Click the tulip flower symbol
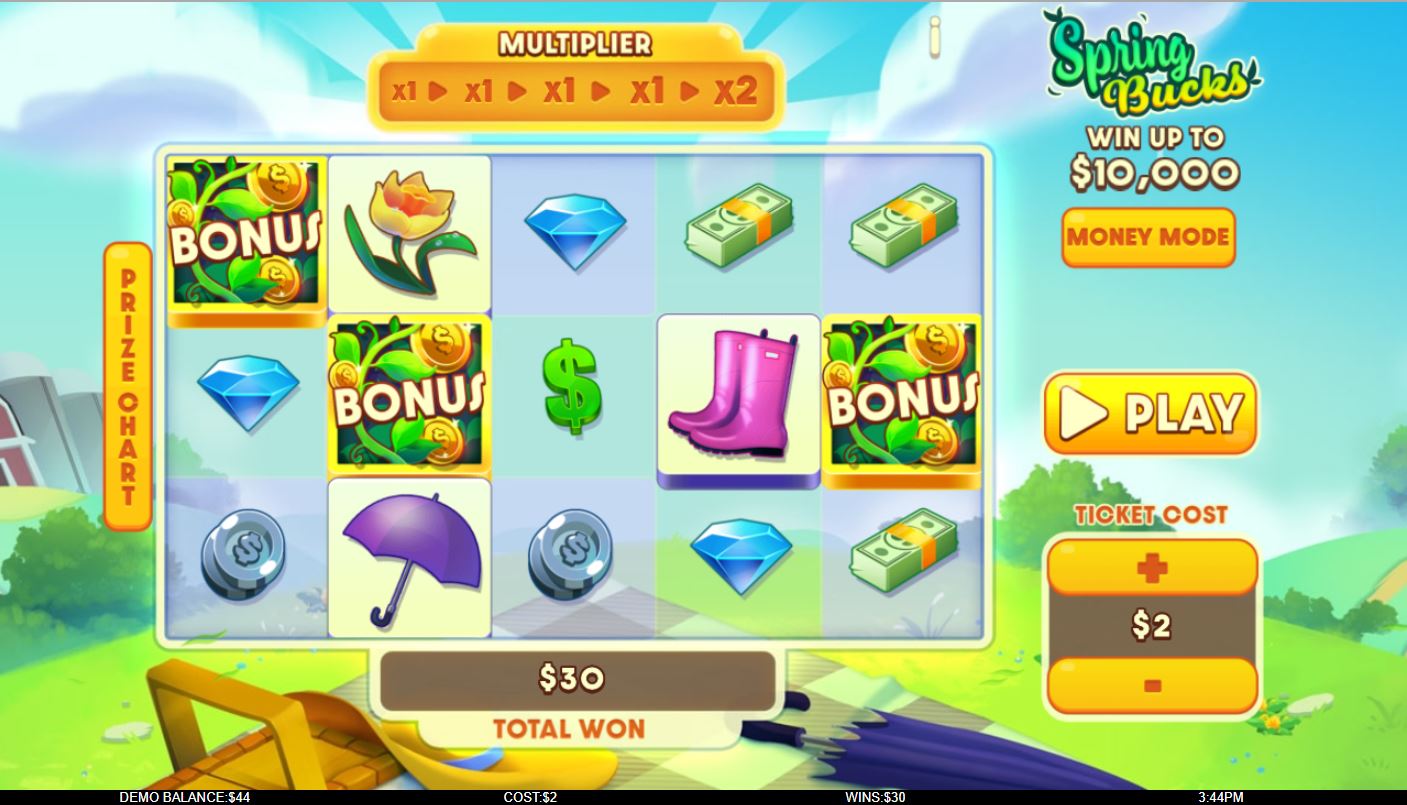Screen dimensions: 1407x805 tap(409, 232)
